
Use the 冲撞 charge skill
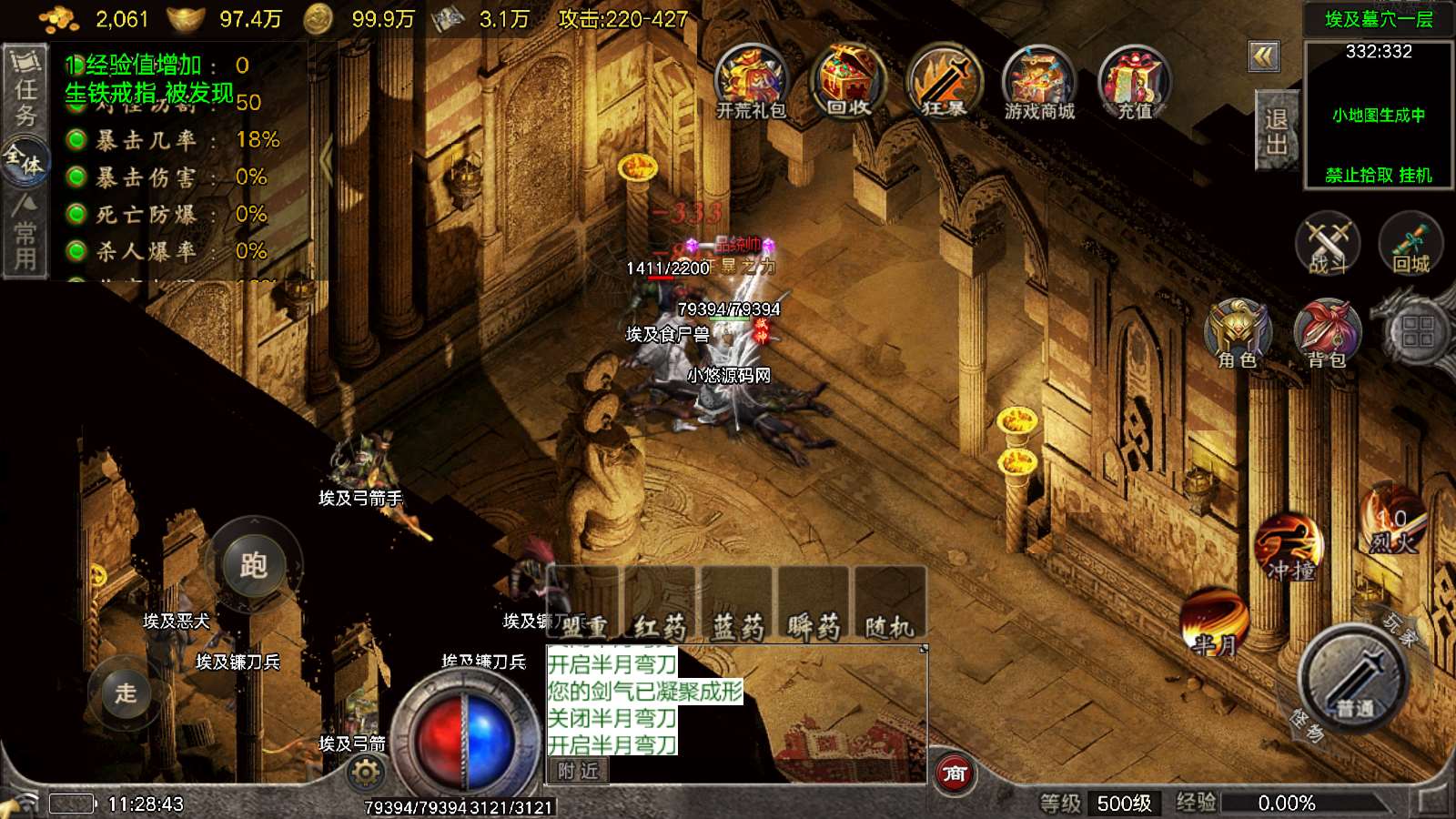[x=1289, y=550]
